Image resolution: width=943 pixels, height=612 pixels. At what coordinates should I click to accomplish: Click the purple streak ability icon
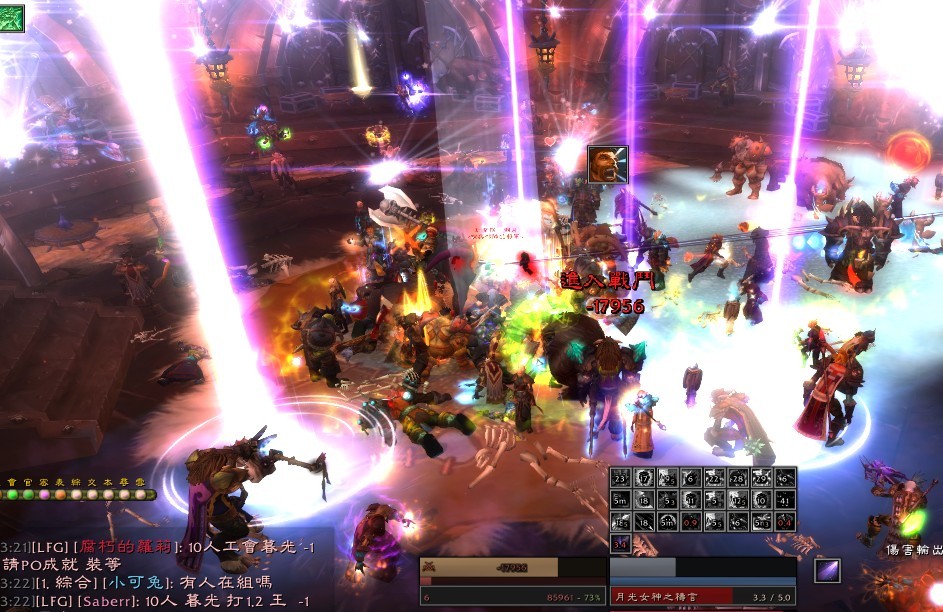[x=827, y=570]
